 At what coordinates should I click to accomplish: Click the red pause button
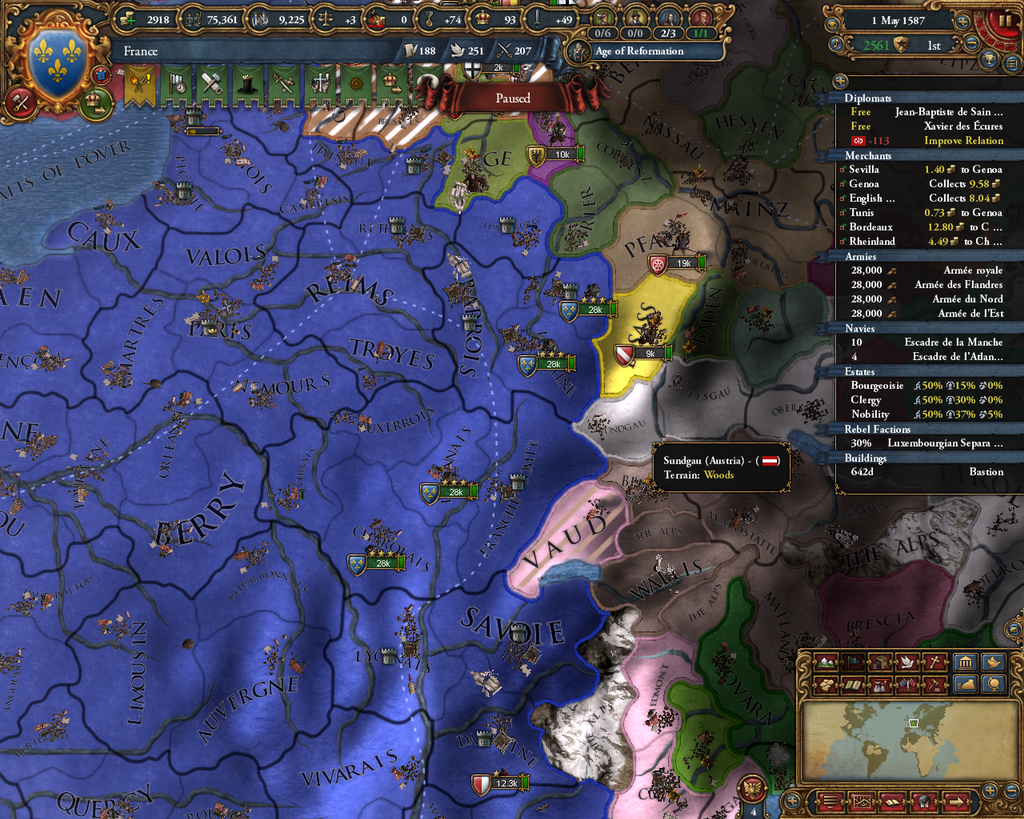point(1003,21)
